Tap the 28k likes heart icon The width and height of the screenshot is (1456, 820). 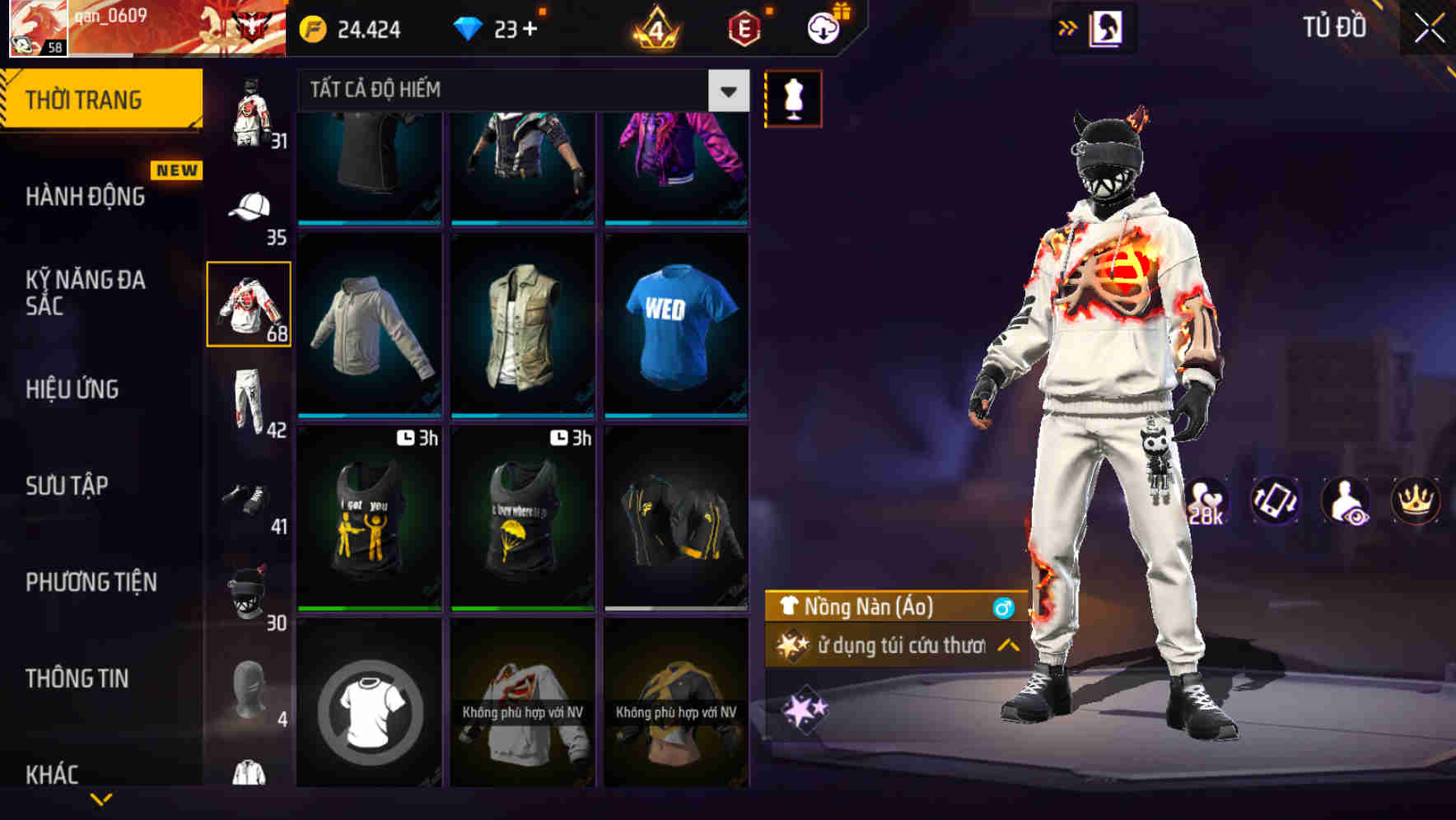[1205, 501]
